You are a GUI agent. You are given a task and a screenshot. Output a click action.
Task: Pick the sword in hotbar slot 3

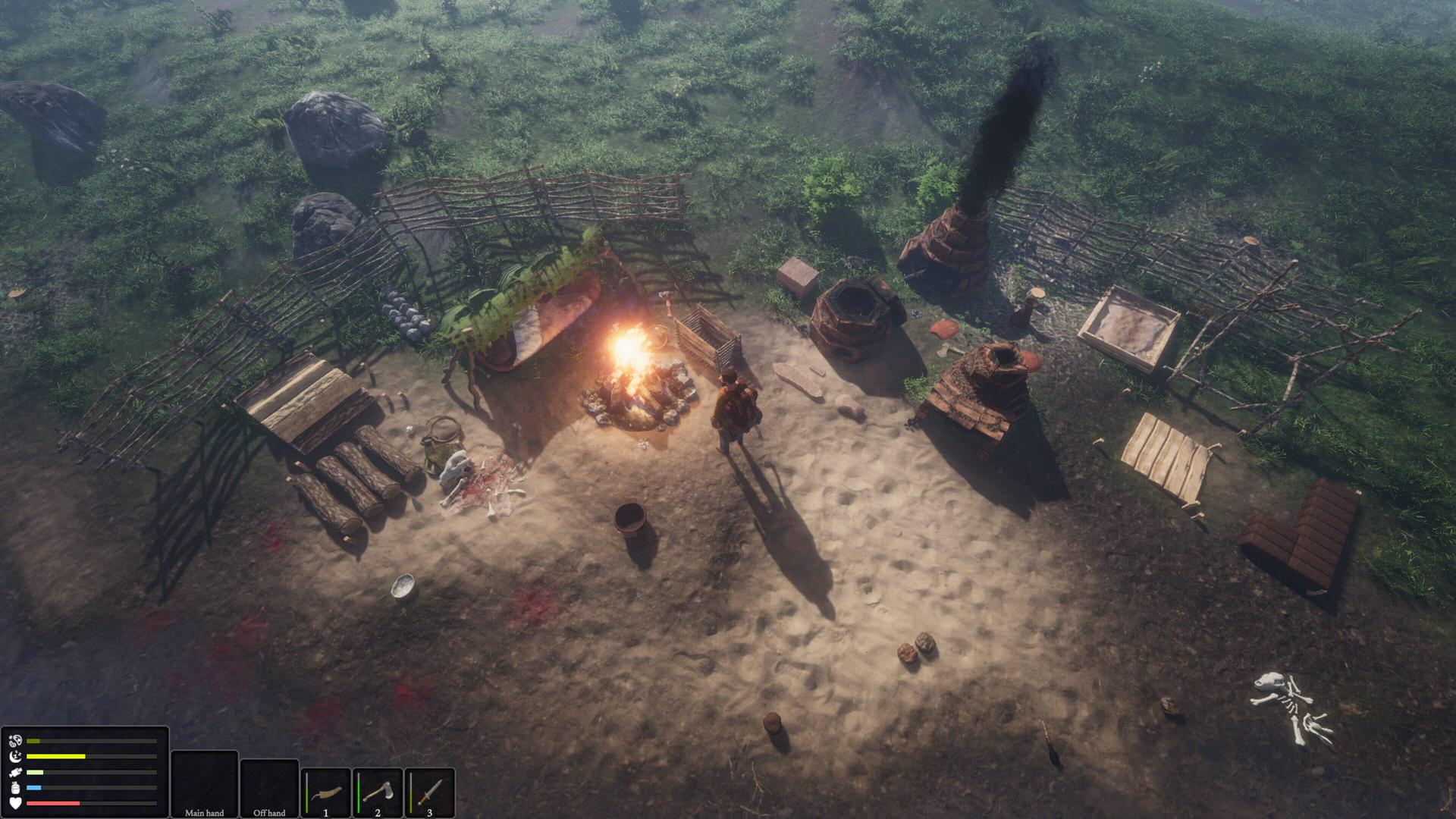coord(429,792)
